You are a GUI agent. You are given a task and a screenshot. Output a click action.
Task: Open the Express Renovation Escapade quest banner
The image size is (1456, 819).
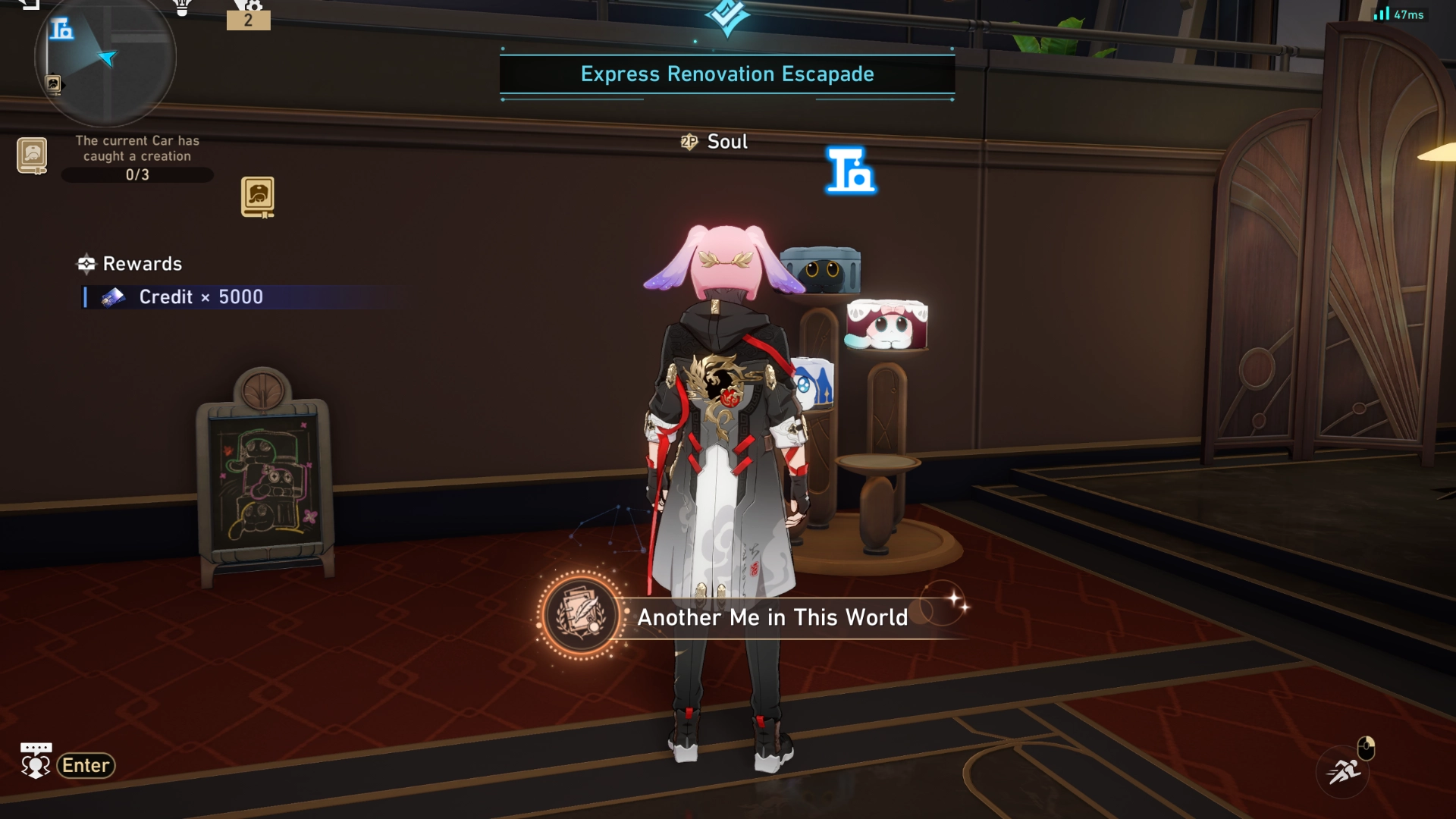tap(726, 74)
